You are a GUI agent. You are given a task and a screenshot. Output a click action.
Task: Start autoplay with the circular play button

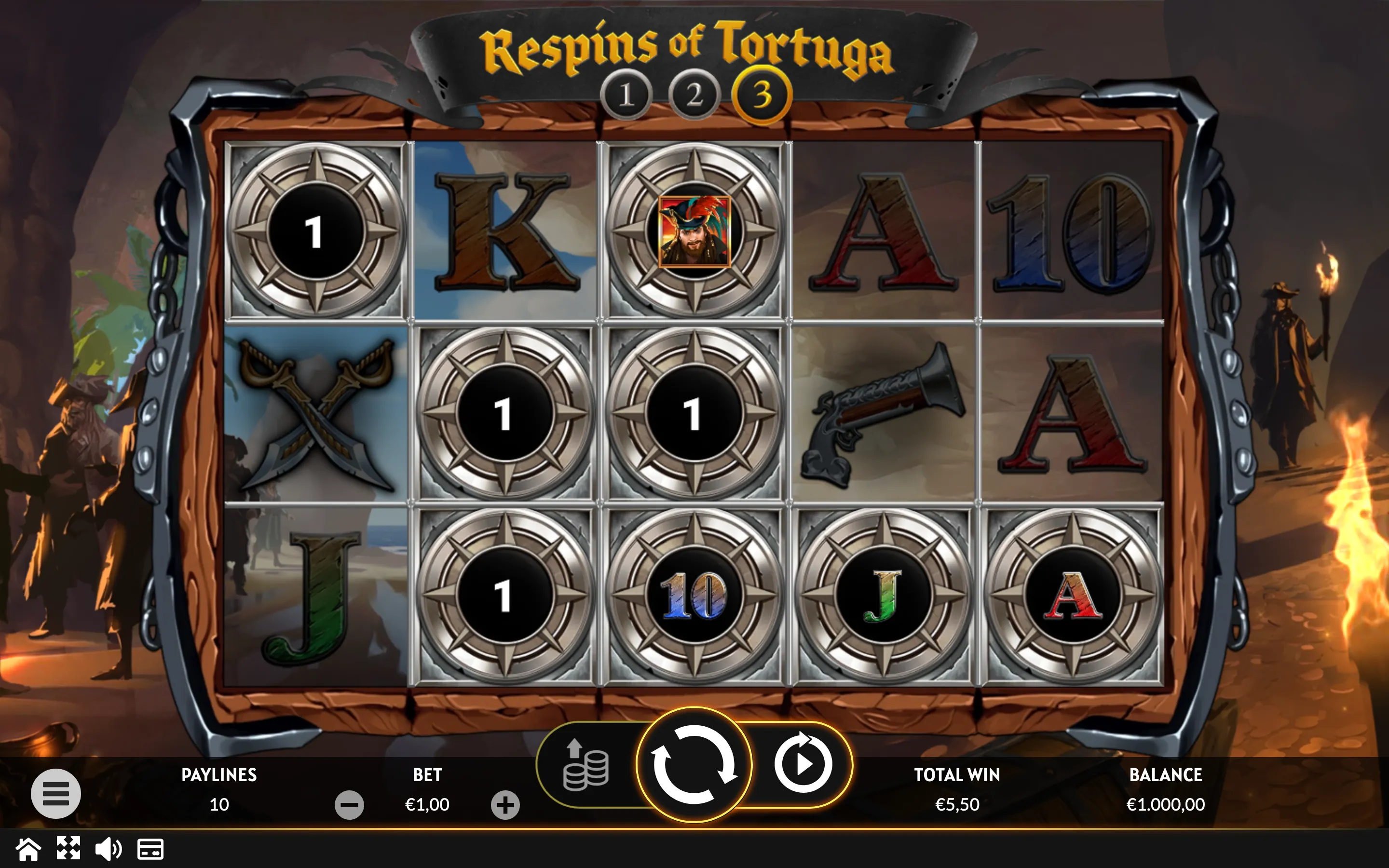coord(803,764)
